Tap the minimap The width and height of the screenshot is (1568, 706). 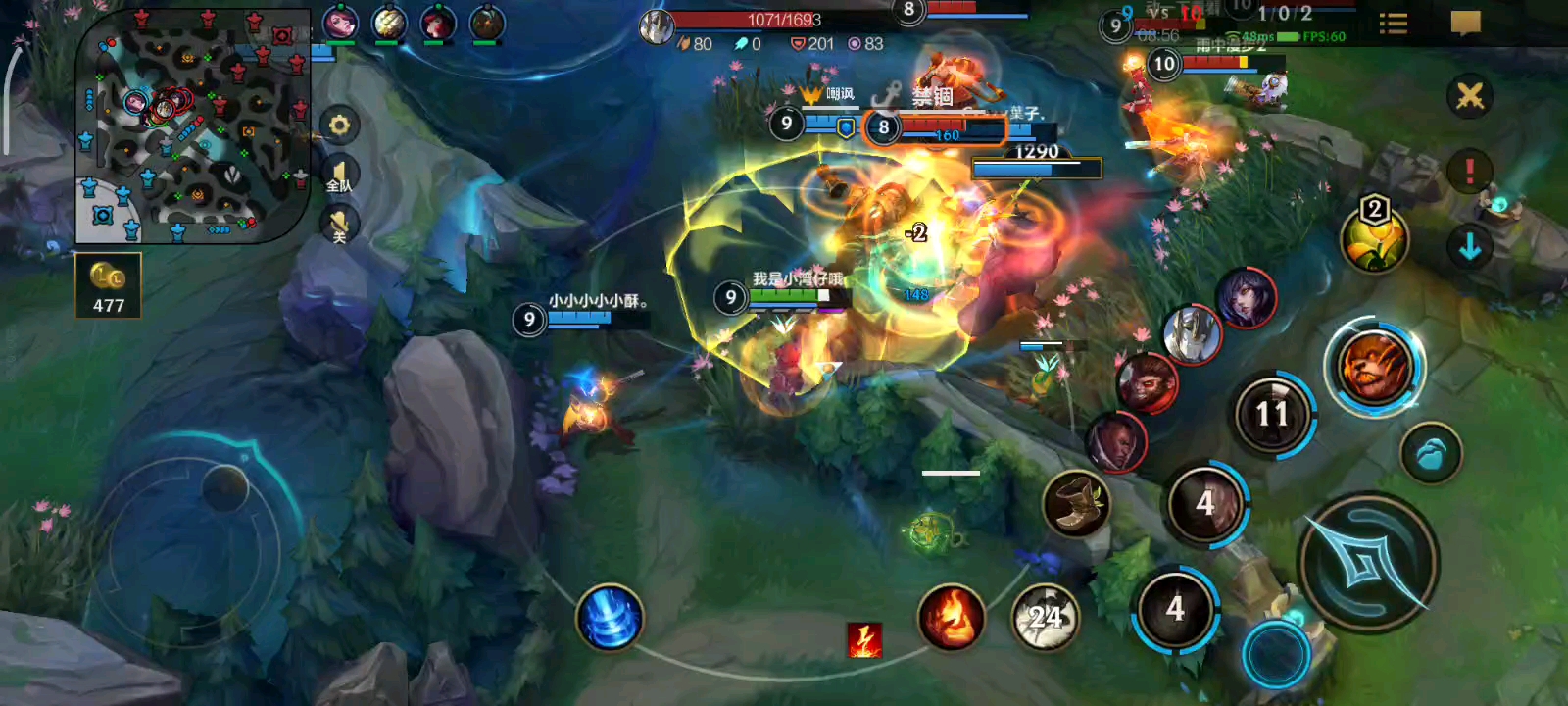pyautogui.click(x=192, y=127)
